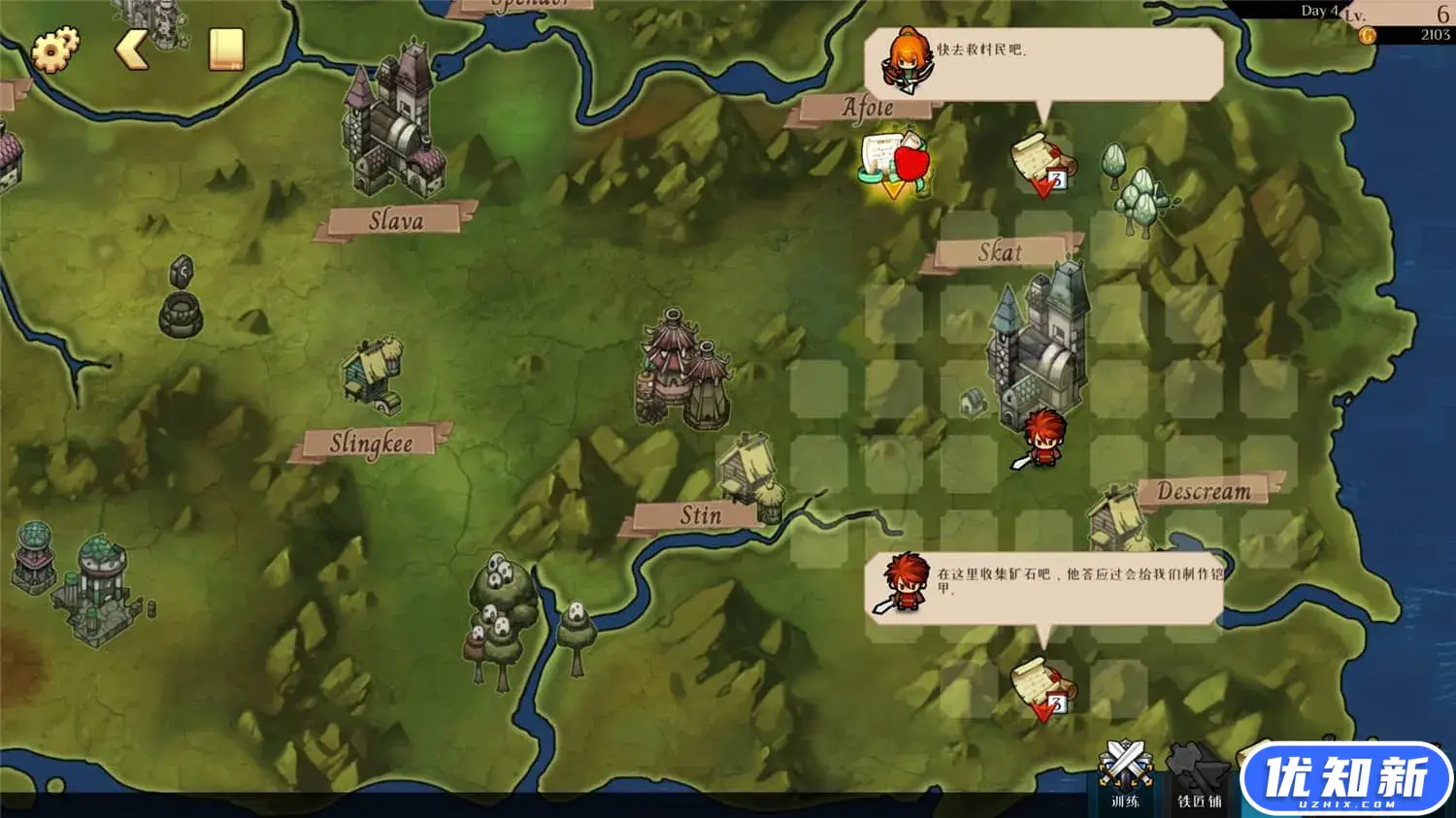This screenshot has width=1456, height=818.
Task: Go back with the left arrow
Action: [x=132, y=49]
